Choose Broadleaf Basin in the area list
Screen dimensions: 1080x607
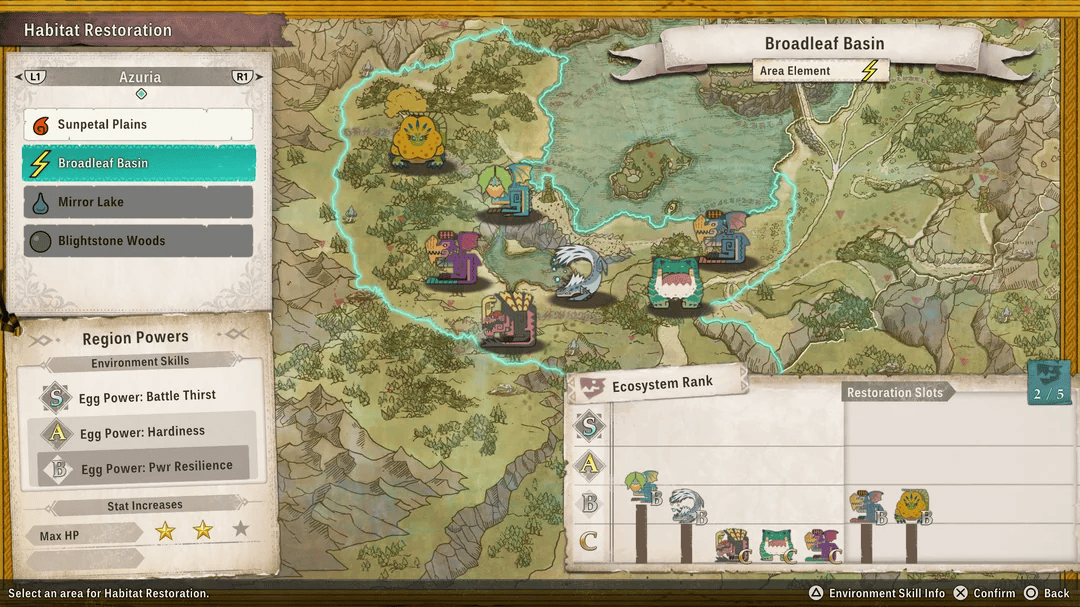pyautogui.click(x=138, y=163)
